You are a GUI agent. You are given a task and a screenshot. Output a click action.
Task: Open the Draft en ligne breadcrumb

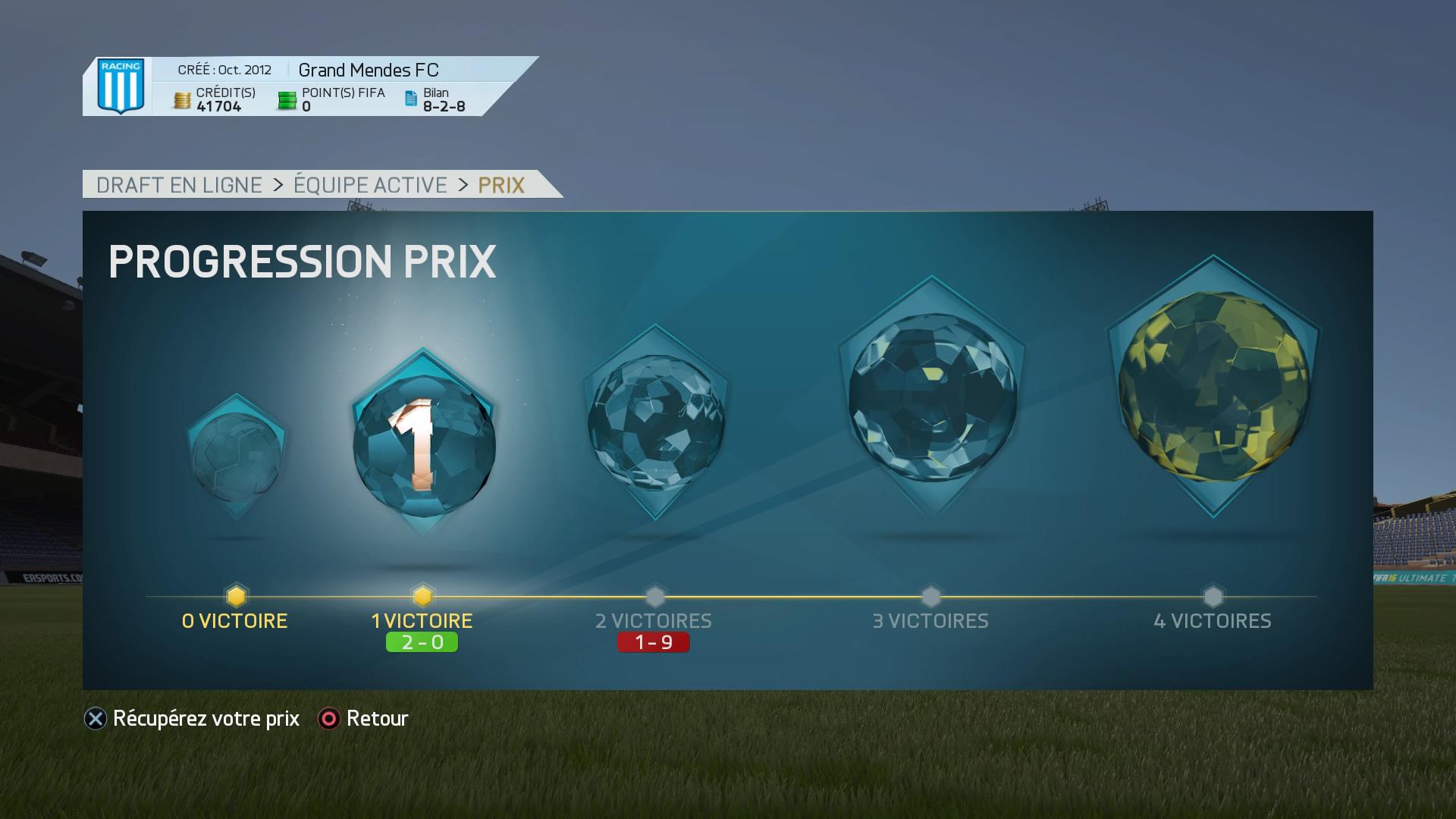tap(179, 185)
